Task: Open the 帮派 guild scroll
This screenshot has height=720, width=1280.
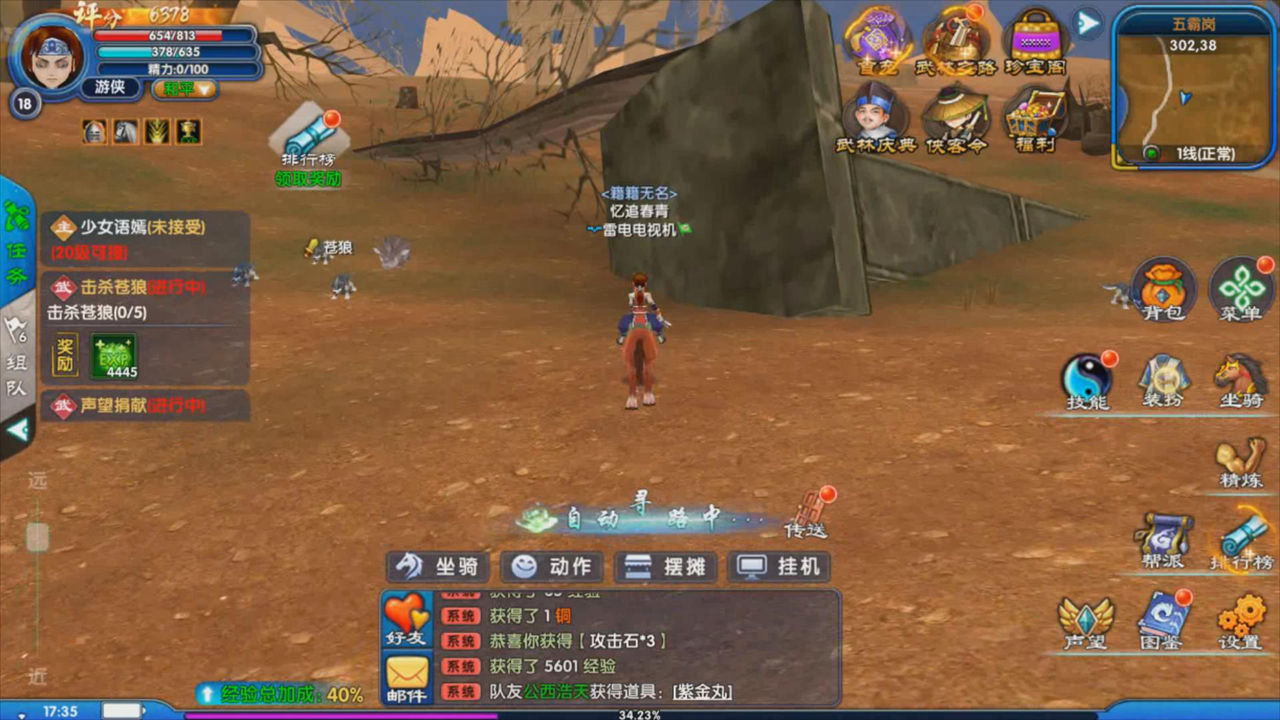Action: (1163, 540)
